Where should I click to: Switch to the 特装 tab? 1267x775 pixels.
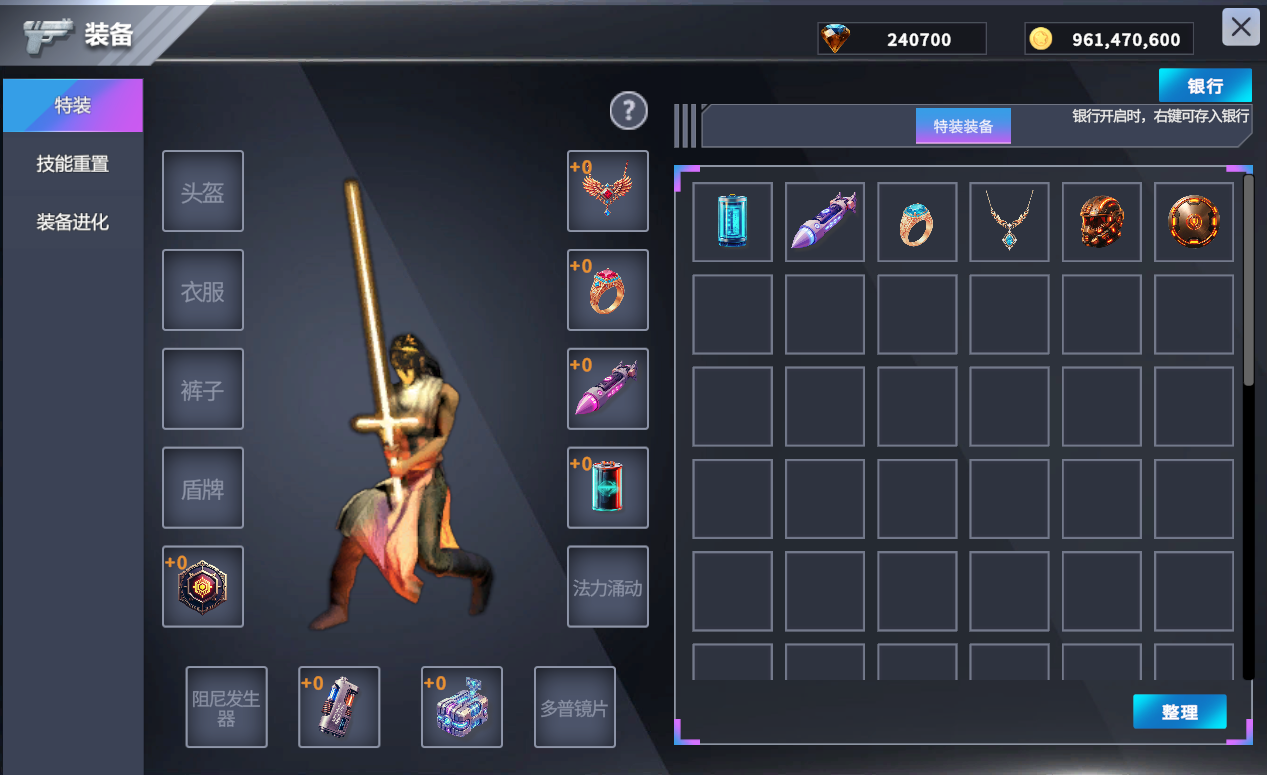coord(73,105)
